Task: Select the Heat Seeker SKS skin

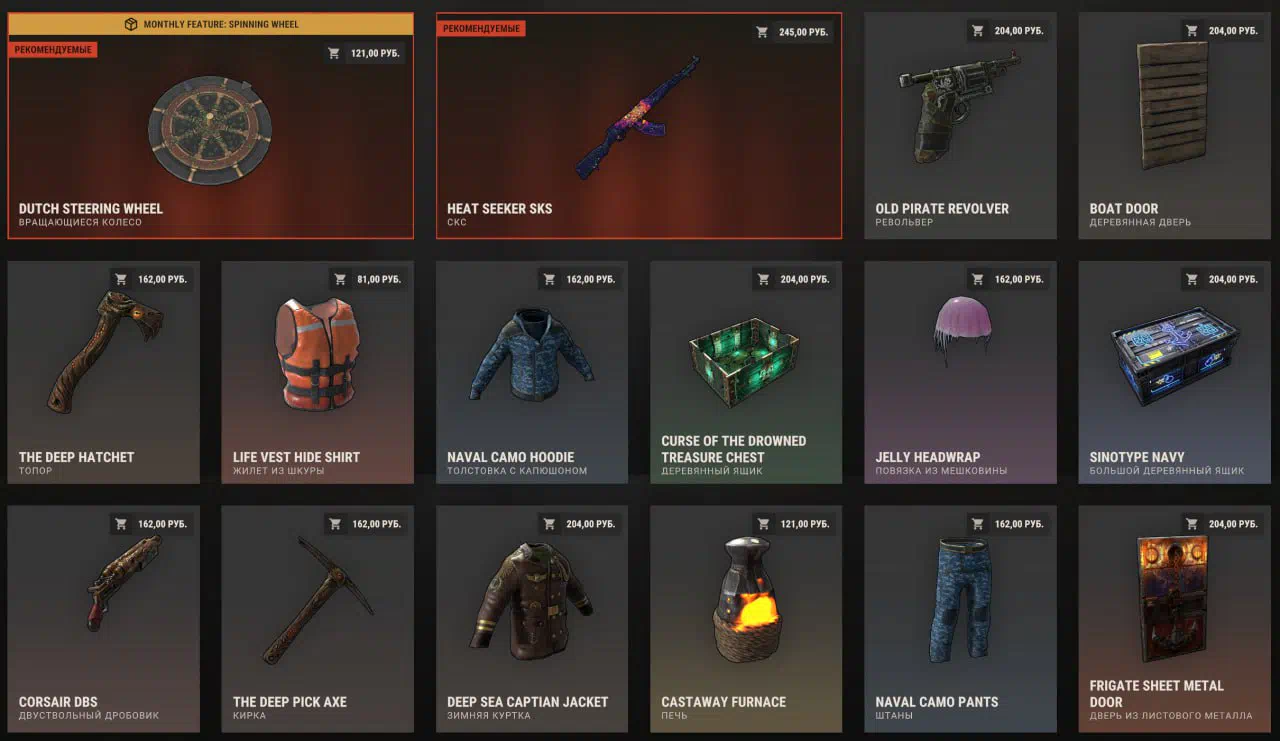Action: click(x=638, y=125)
